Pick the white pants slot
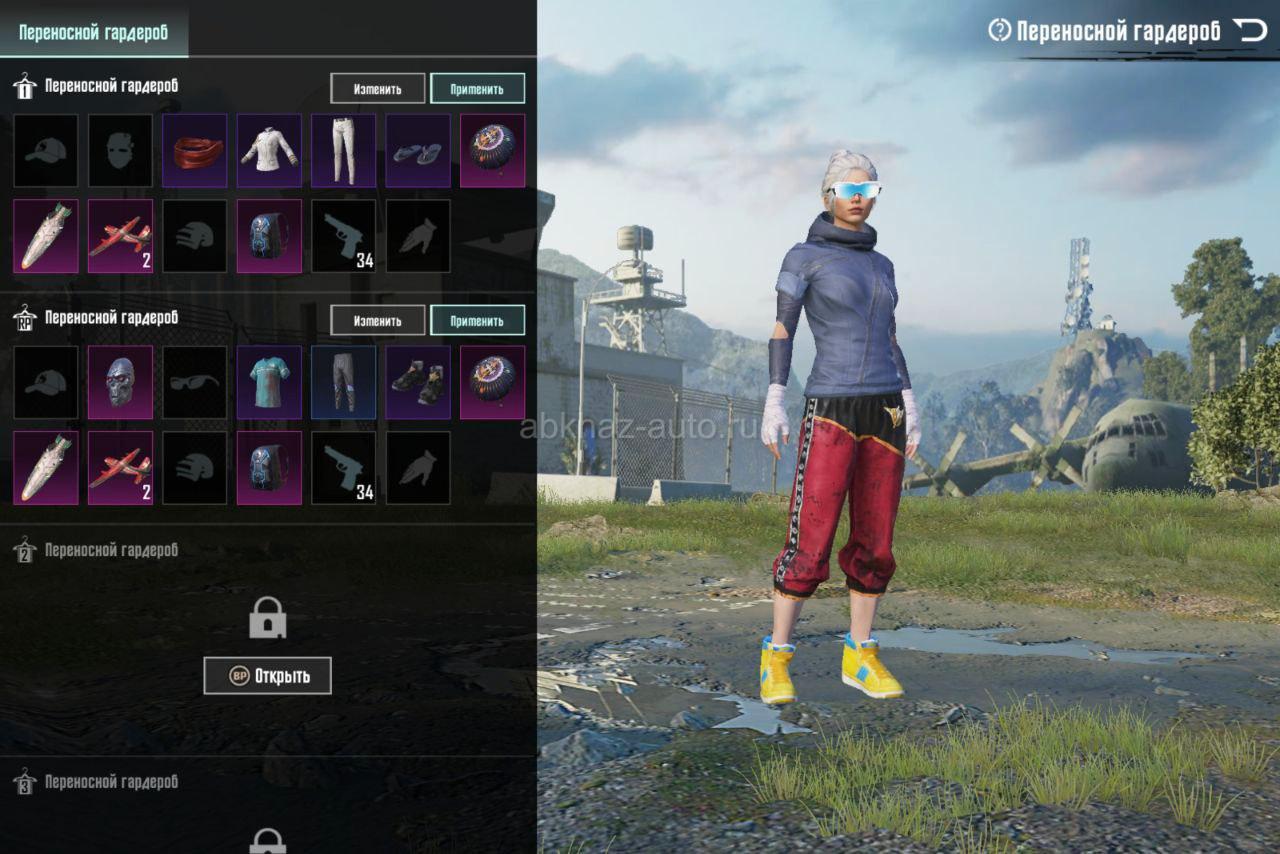The height and width of the screenshot is (854, 1280). coord(343,151)
